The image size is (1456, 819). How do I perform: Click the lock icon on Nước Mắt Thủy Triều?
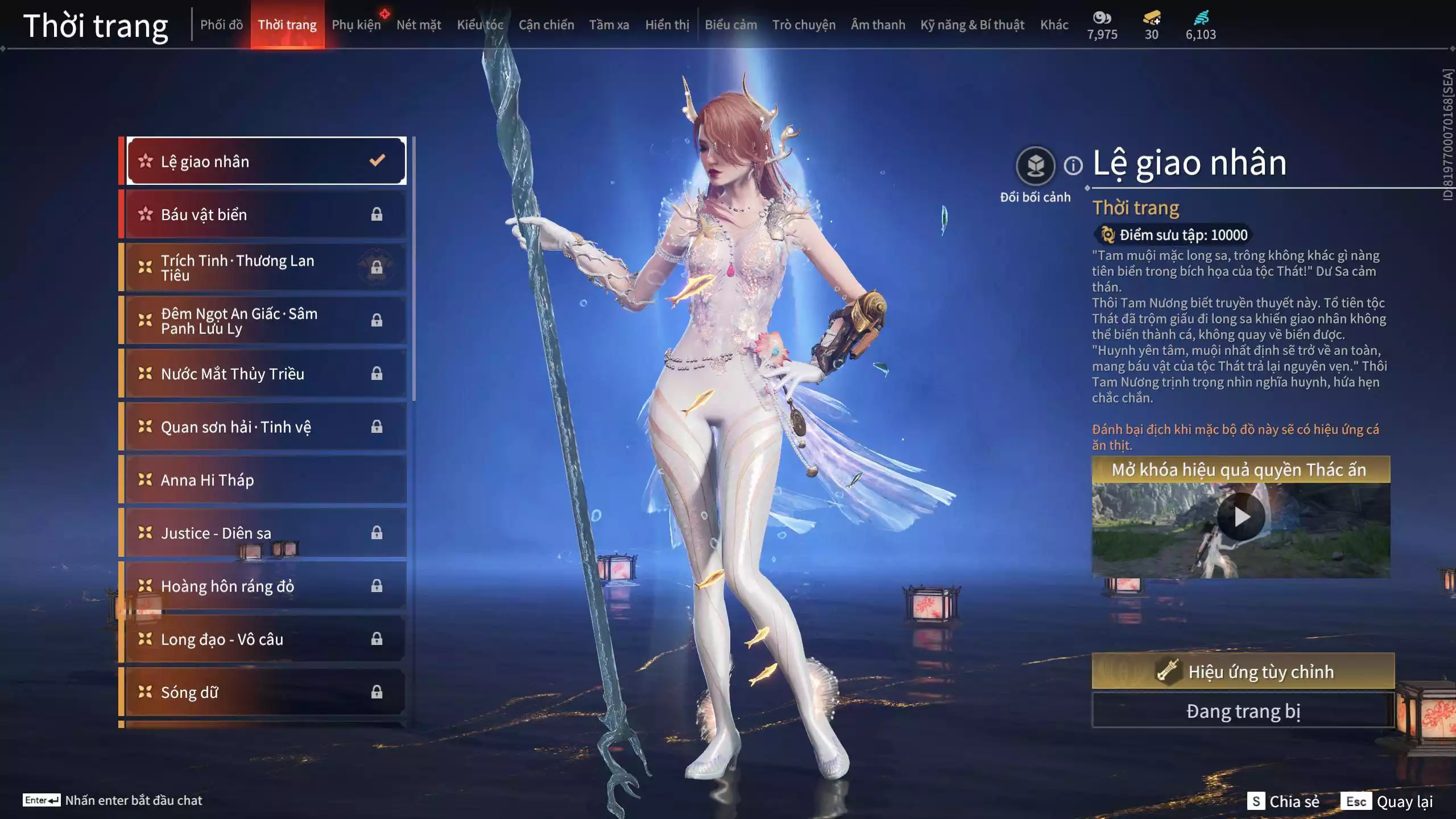(x=377, y=374)
